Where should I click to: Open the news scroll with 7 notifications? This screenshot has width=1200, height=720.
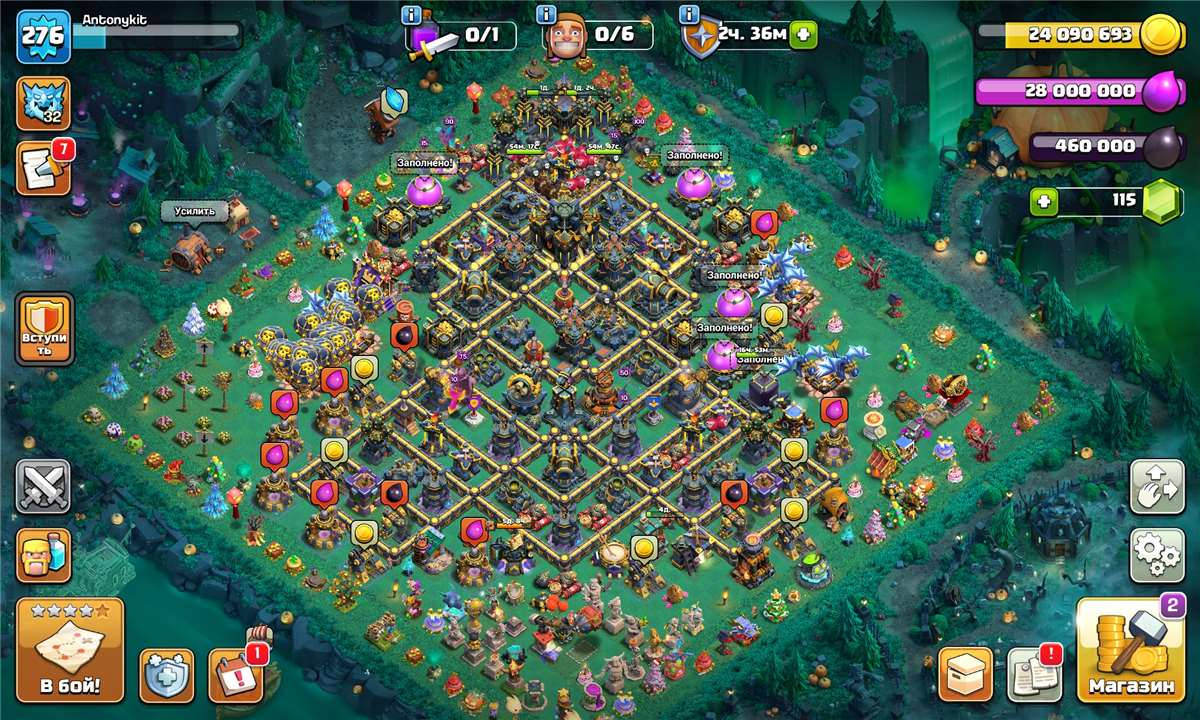(x=43, y=169)
